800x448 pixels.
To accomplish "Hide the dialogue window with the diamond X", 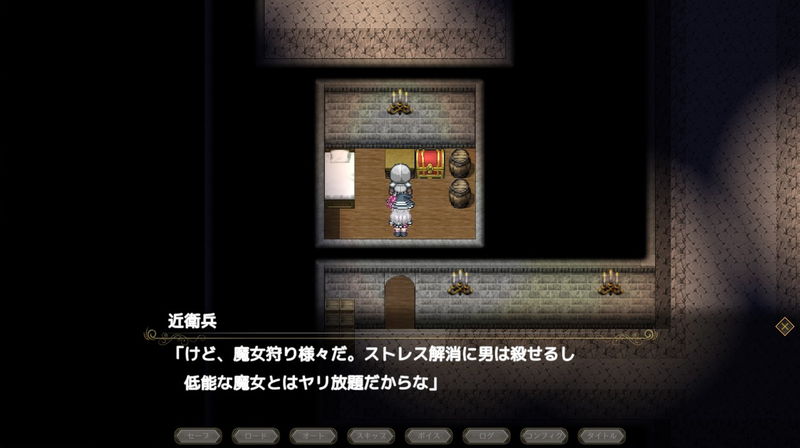I will [785, 326].
